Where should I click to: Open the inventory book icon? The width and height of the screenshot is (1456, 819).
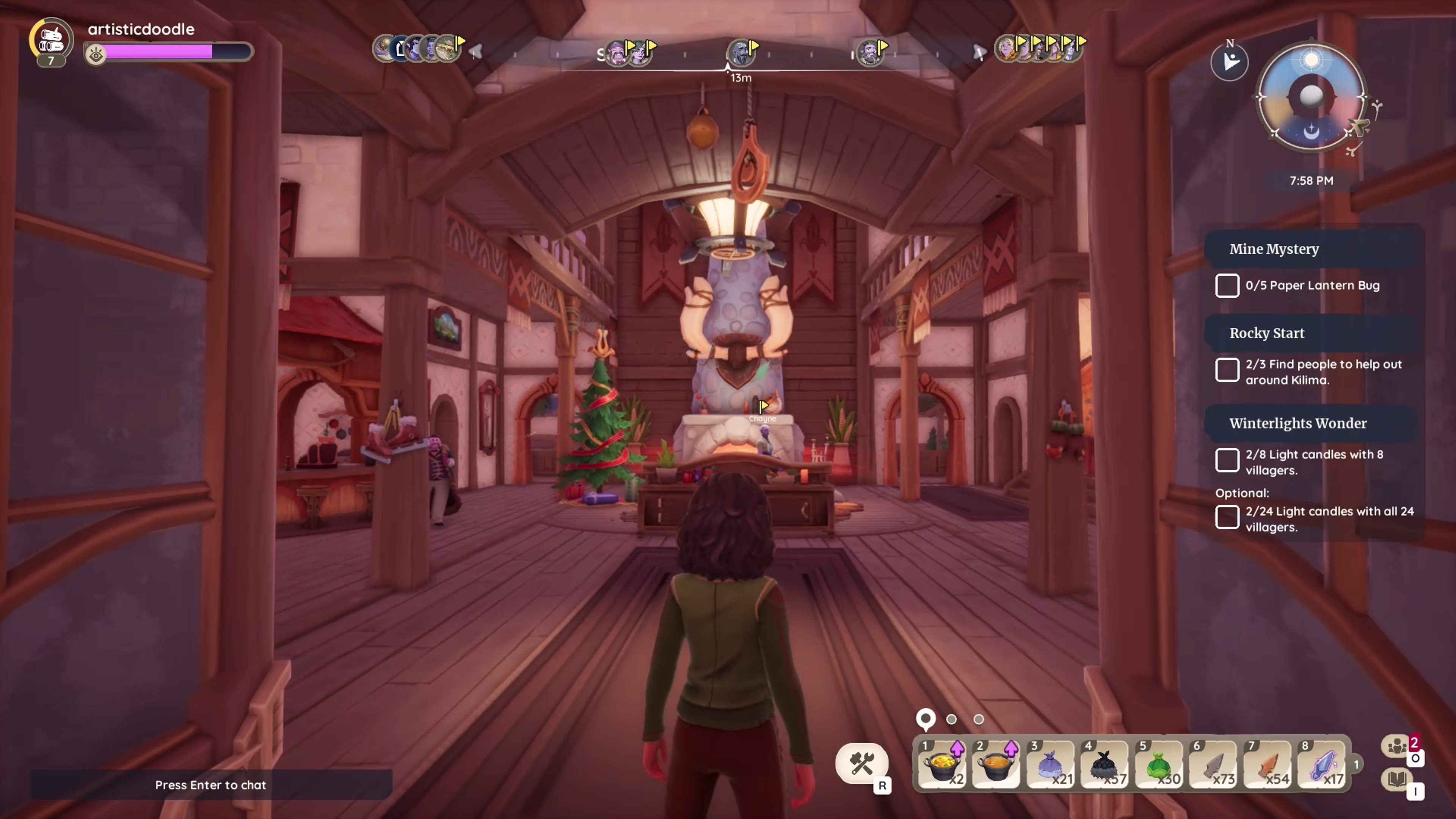click(1397, 780)
